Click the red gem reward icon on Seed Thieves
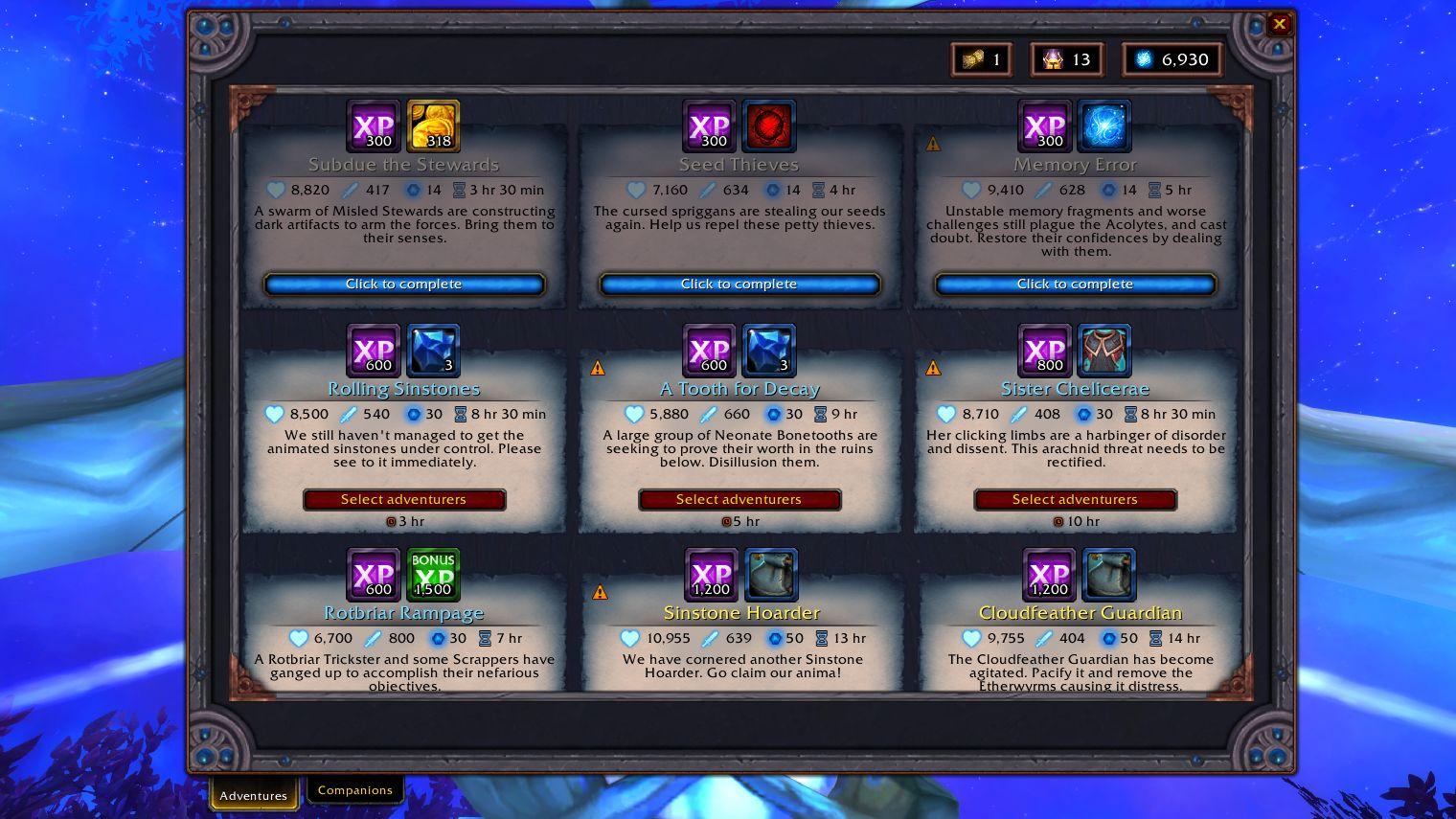 (x=768, y=125)
